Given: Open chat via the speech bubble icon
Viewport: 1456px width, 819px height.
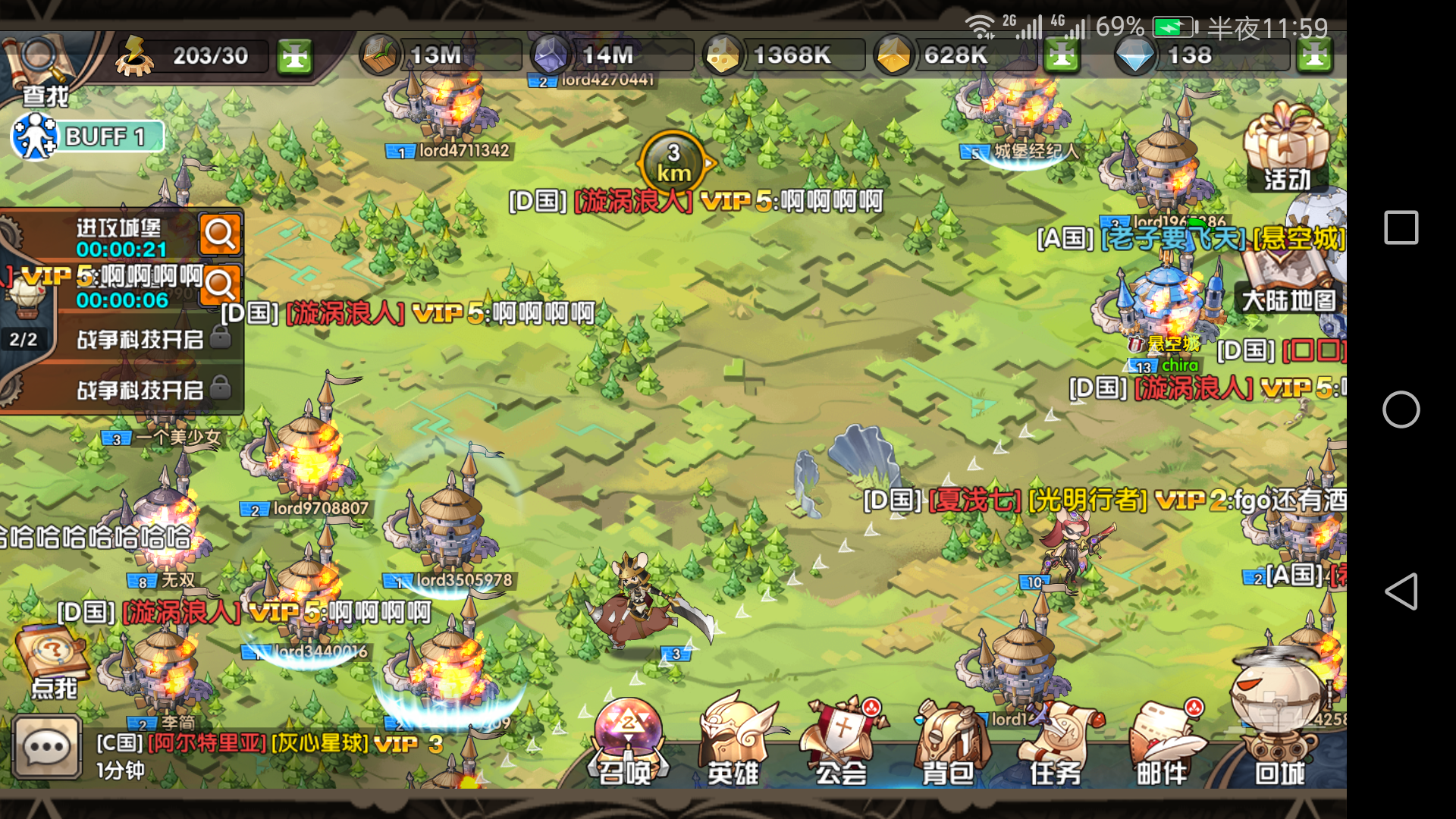Looking at the screenshot, I should [47, 747].
